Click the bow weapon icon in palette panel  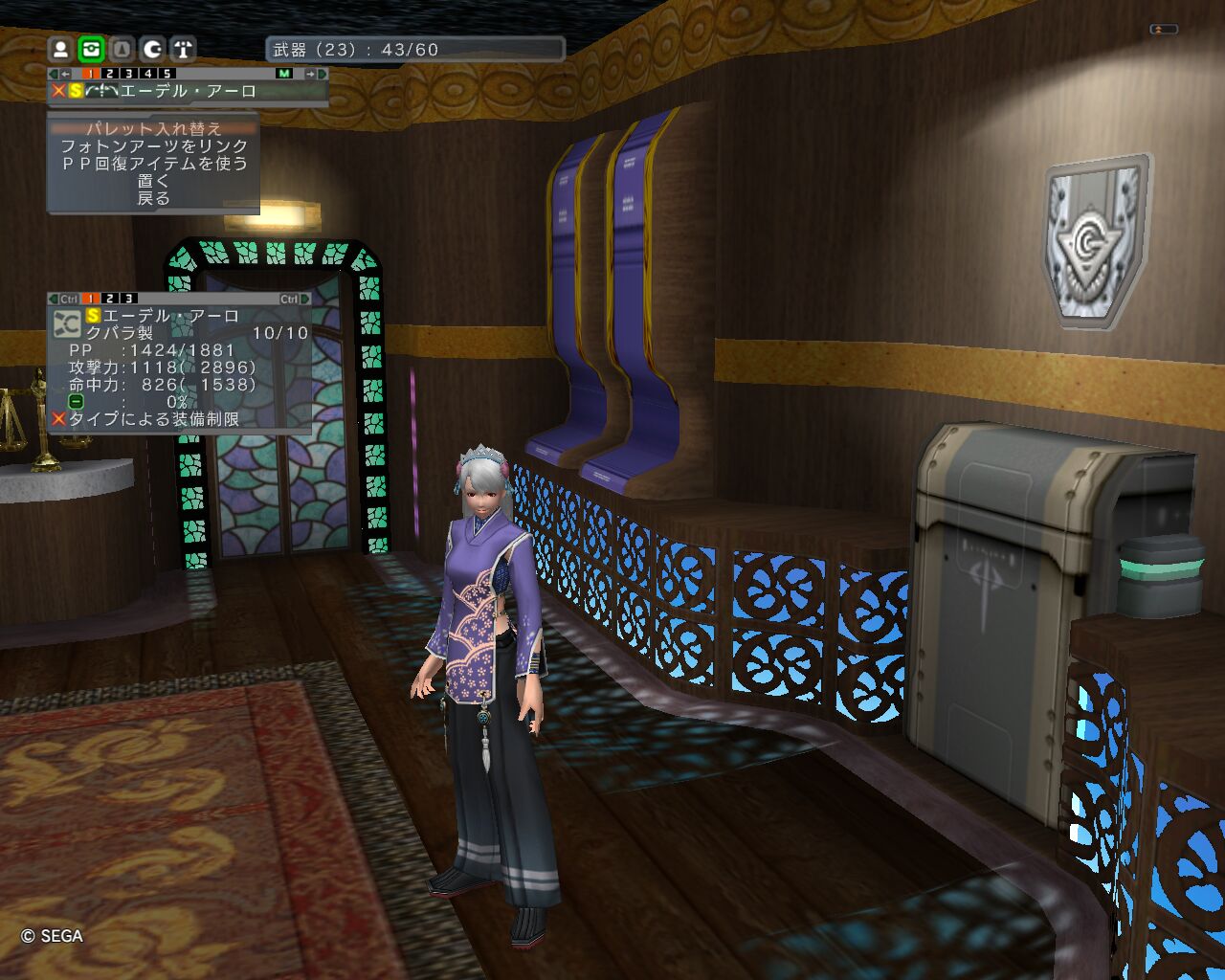click(x=67, y=323)
